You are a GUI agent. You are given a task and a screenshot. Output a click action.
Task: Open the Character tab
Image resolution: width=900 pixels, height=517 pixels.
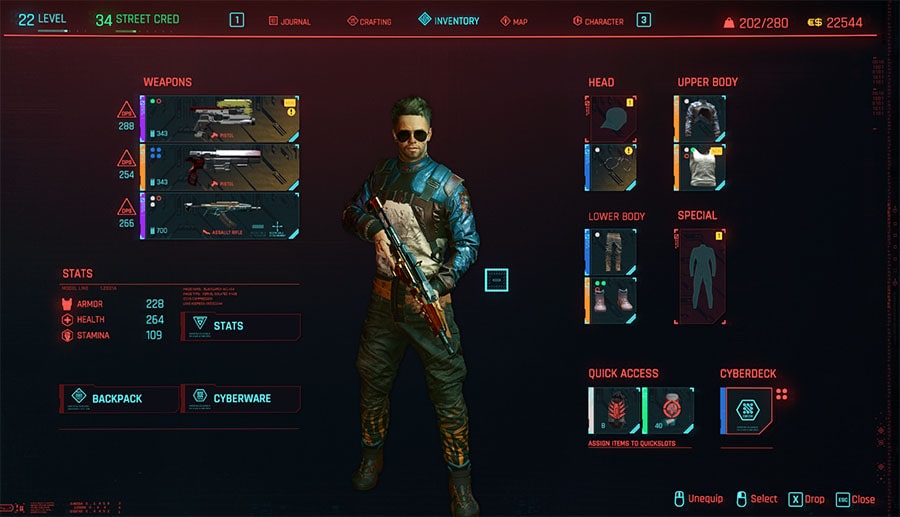[598, 21]
